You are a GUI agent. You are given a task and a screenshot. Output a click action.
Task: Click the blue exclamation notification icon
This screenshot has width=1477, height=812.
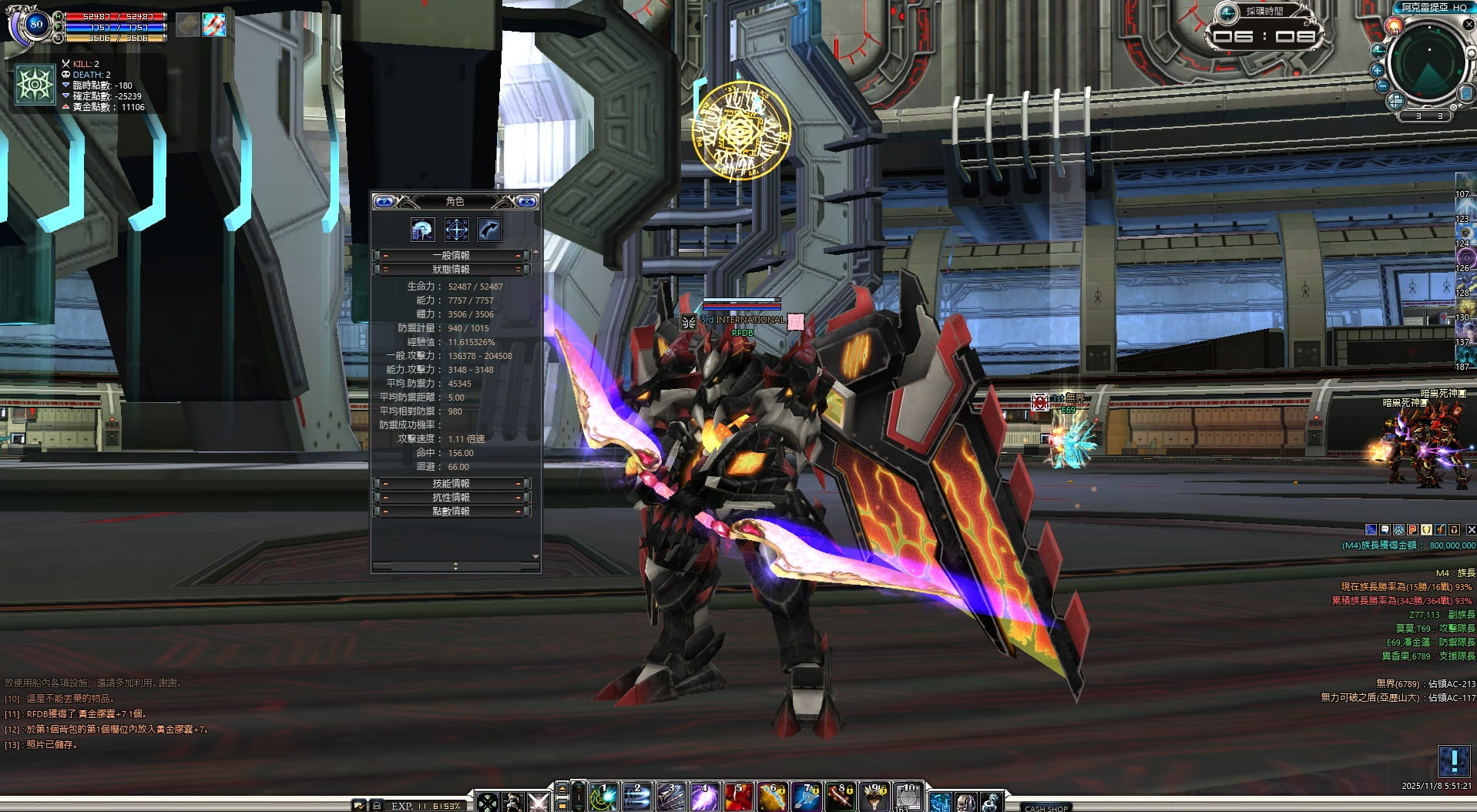pos(1454,761)
